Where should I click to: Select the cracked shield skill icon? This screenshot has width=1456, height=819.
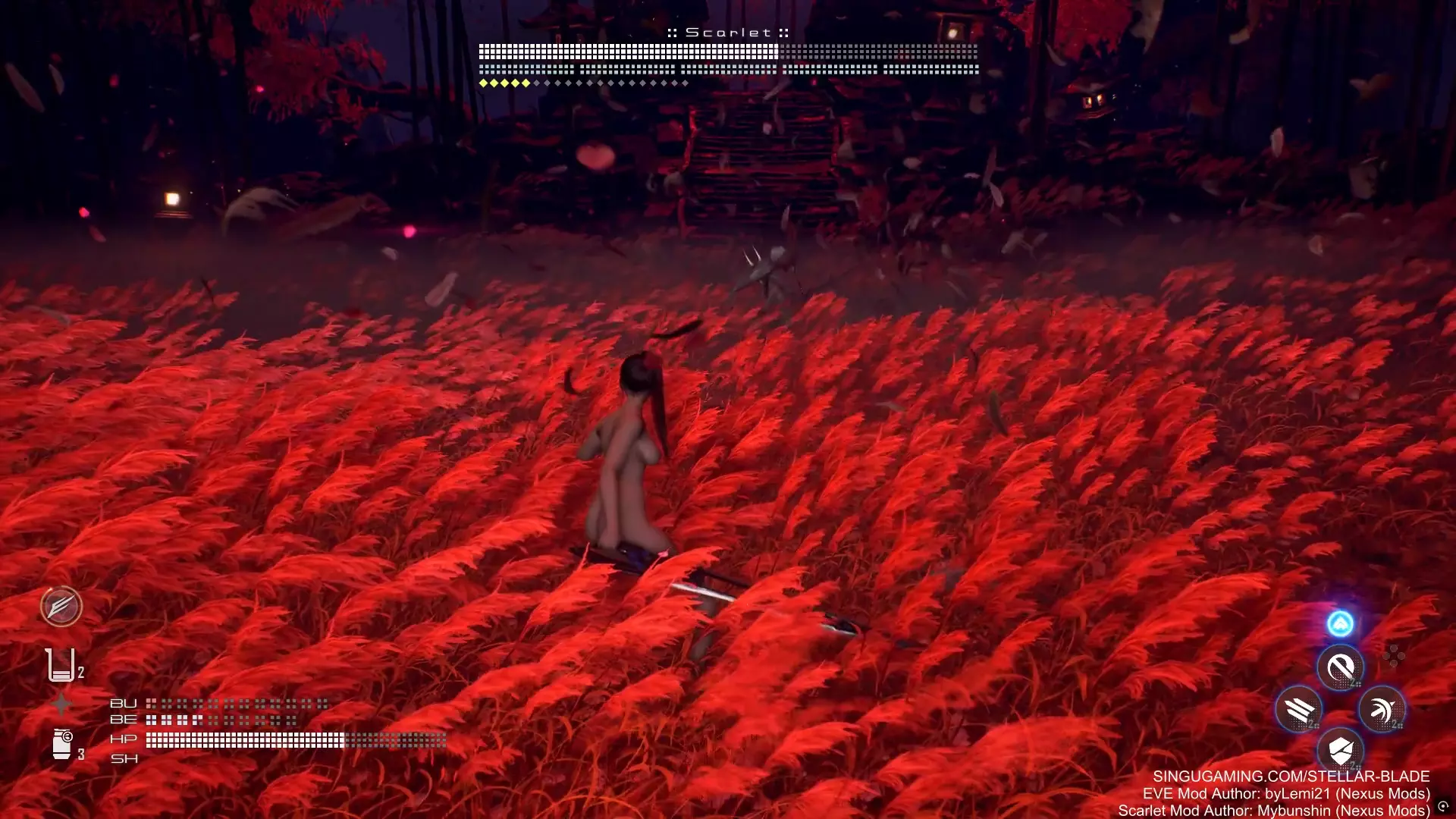(x=1340, y=751)
